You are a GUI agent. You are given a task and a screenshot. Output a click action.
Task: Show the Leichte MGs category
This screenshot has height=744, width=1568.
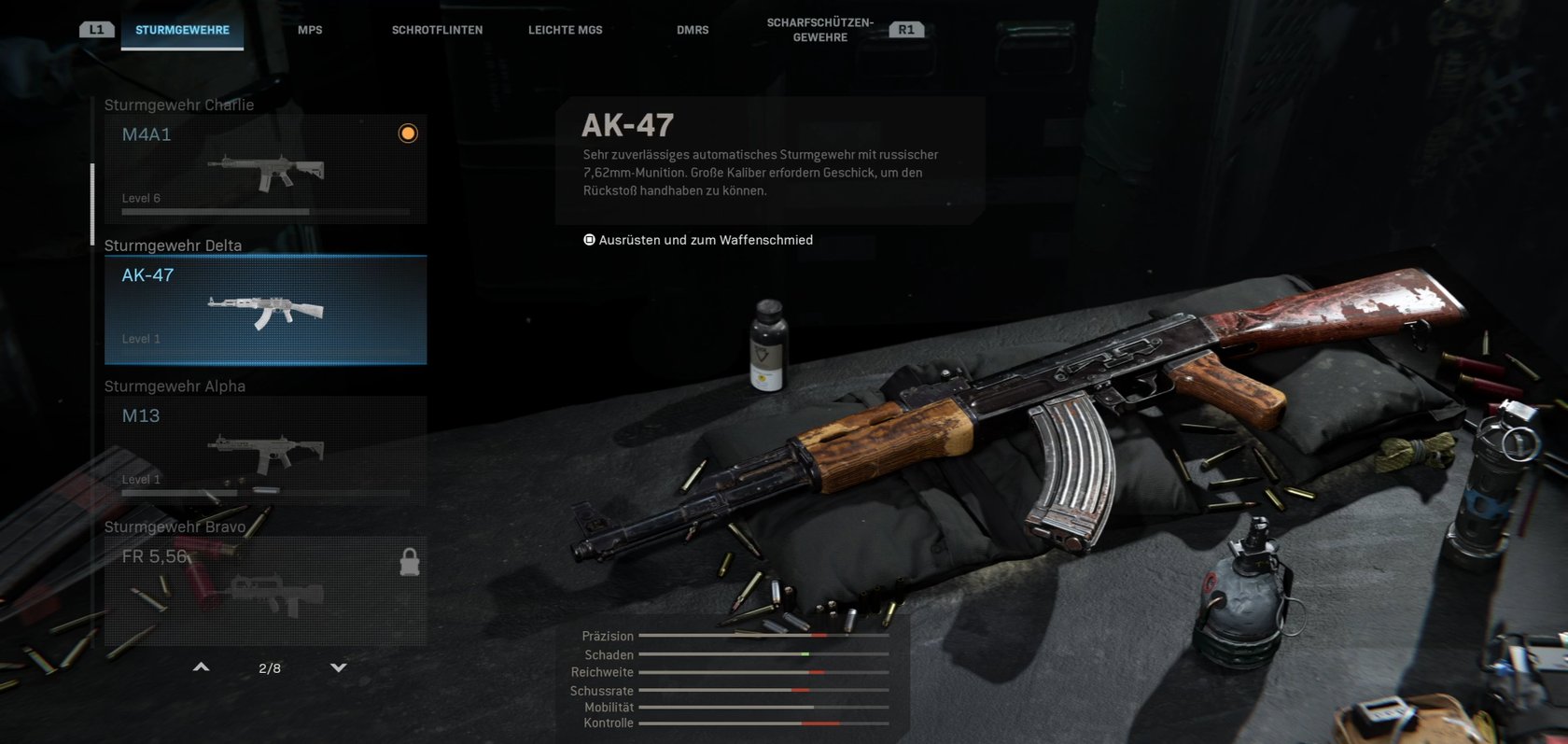pos(565,30)
